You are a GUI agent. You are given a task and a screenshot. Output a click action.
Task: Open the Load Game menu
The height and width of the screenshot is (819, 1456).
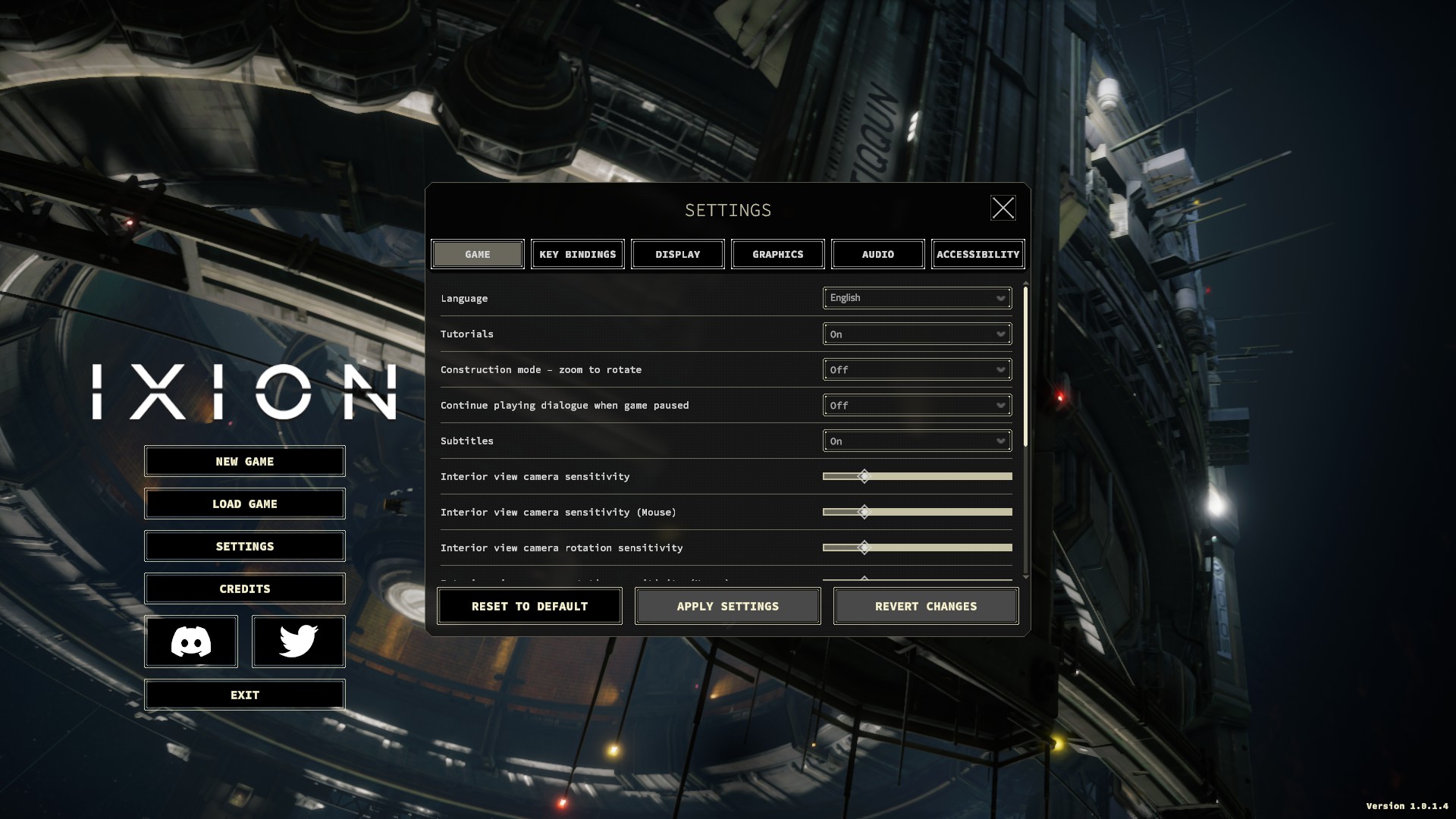(244, 504)
